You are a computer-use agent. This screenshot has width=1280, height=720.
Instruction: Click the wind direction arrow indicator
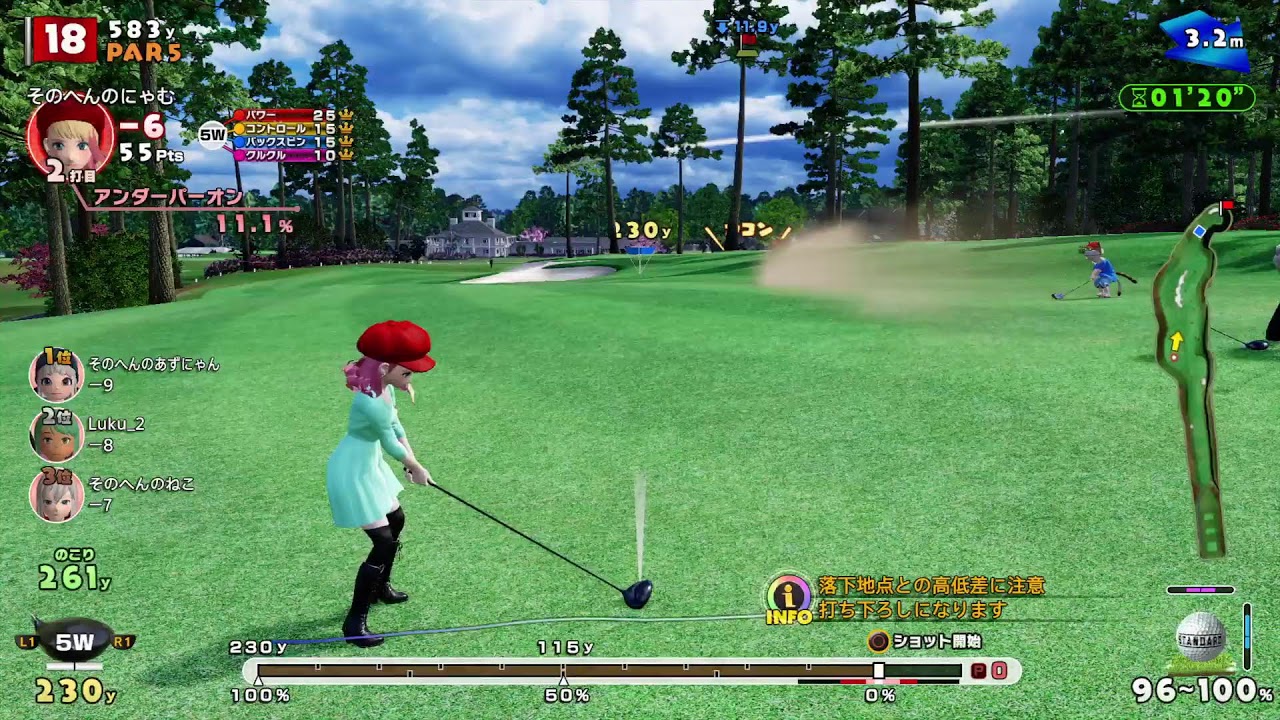(1206, 41)
